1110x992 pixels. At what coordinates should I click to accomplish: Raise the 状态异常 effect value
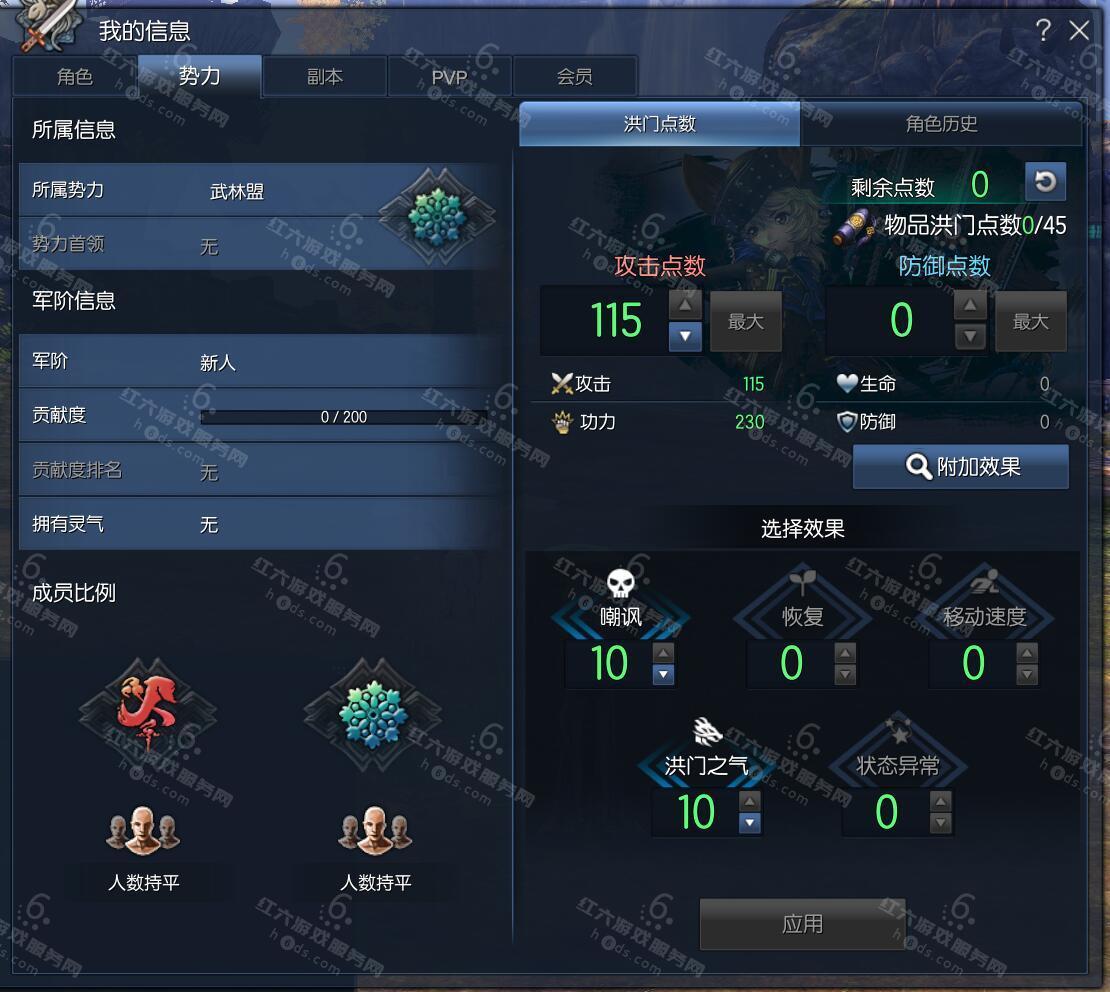click(940, 802)
